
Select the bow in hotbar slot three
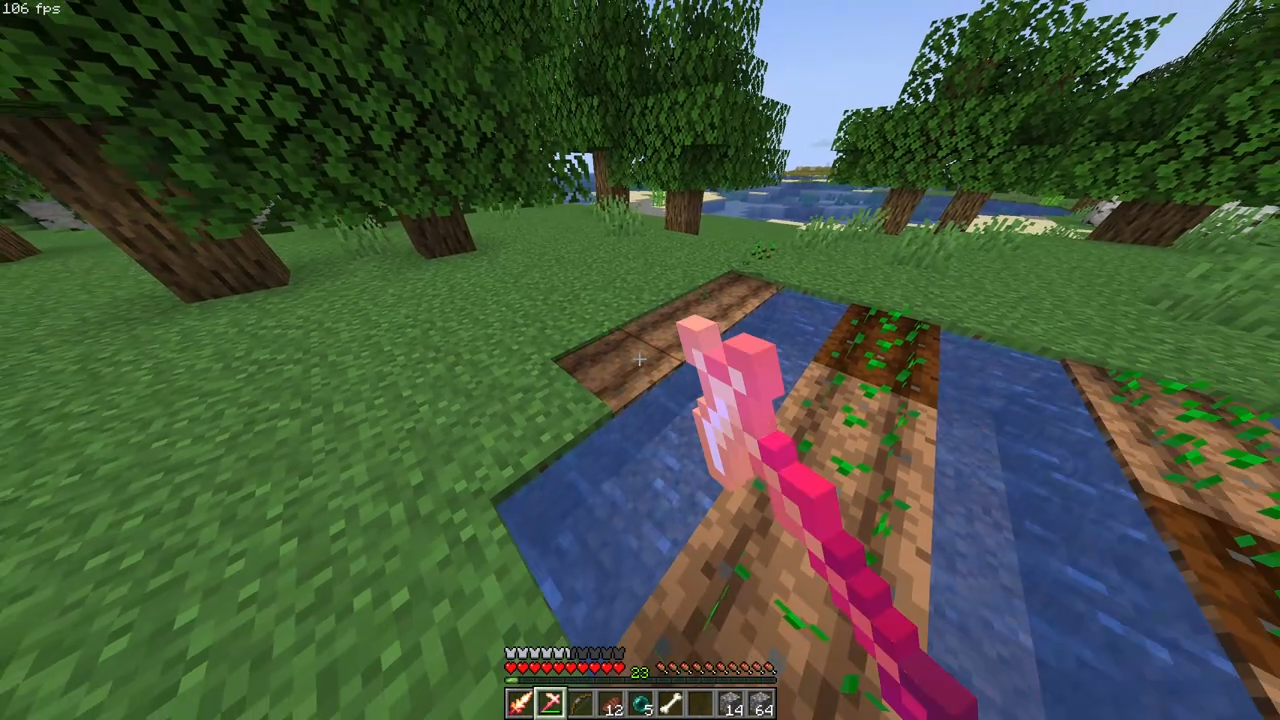pyautogui.click(x=581, y=702)
